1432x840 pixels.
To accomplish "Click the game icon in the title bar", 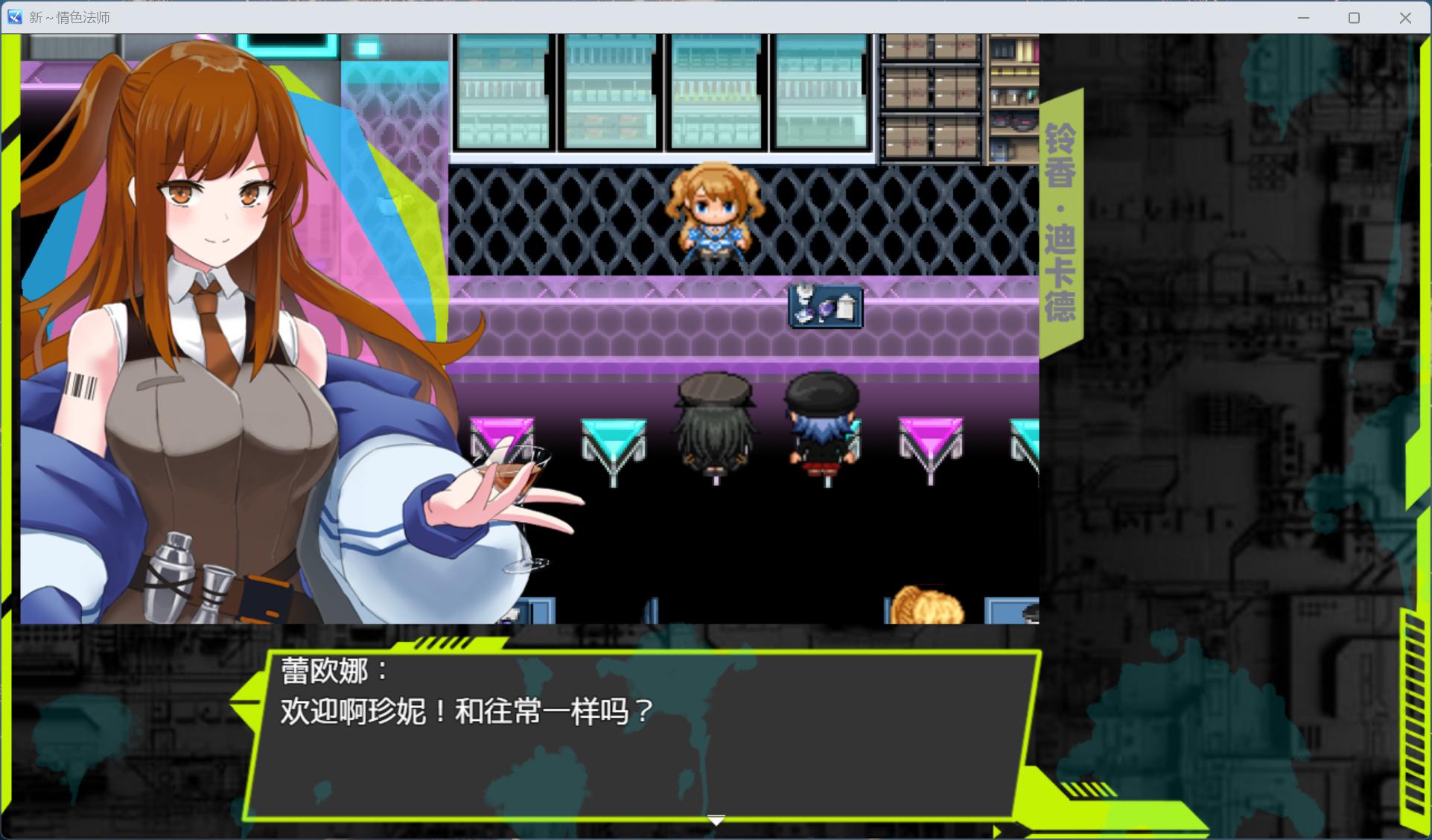I will [14, 16].
